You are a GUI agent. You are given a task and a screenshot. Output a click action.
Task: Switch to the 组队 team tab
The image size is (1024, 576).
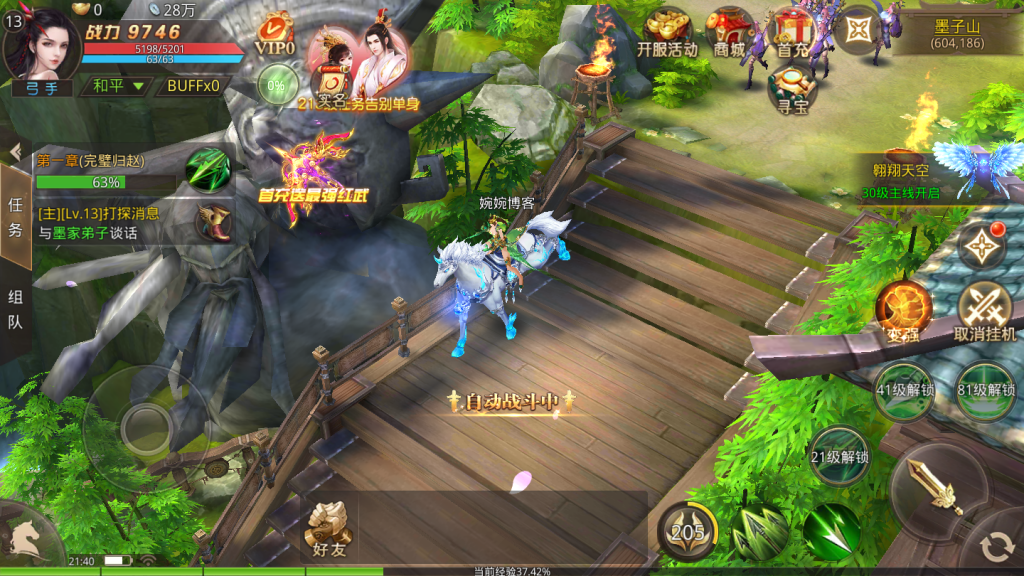15,310
